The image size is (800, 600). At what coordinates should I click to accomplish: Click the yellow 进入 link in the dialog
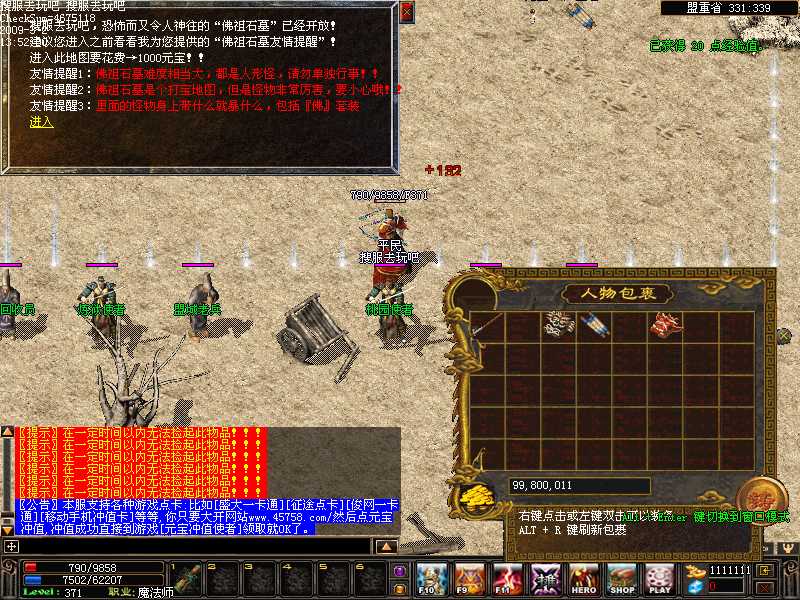click(x=41, y=122)
